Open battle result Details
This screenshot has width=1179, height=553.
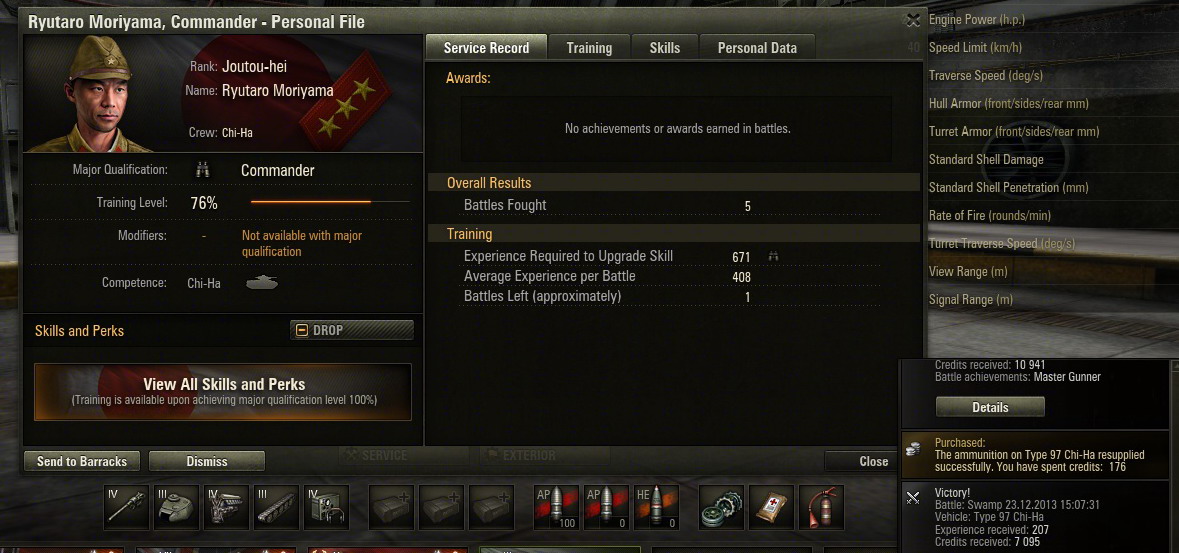pyautogui.click(x=990, y=407)
